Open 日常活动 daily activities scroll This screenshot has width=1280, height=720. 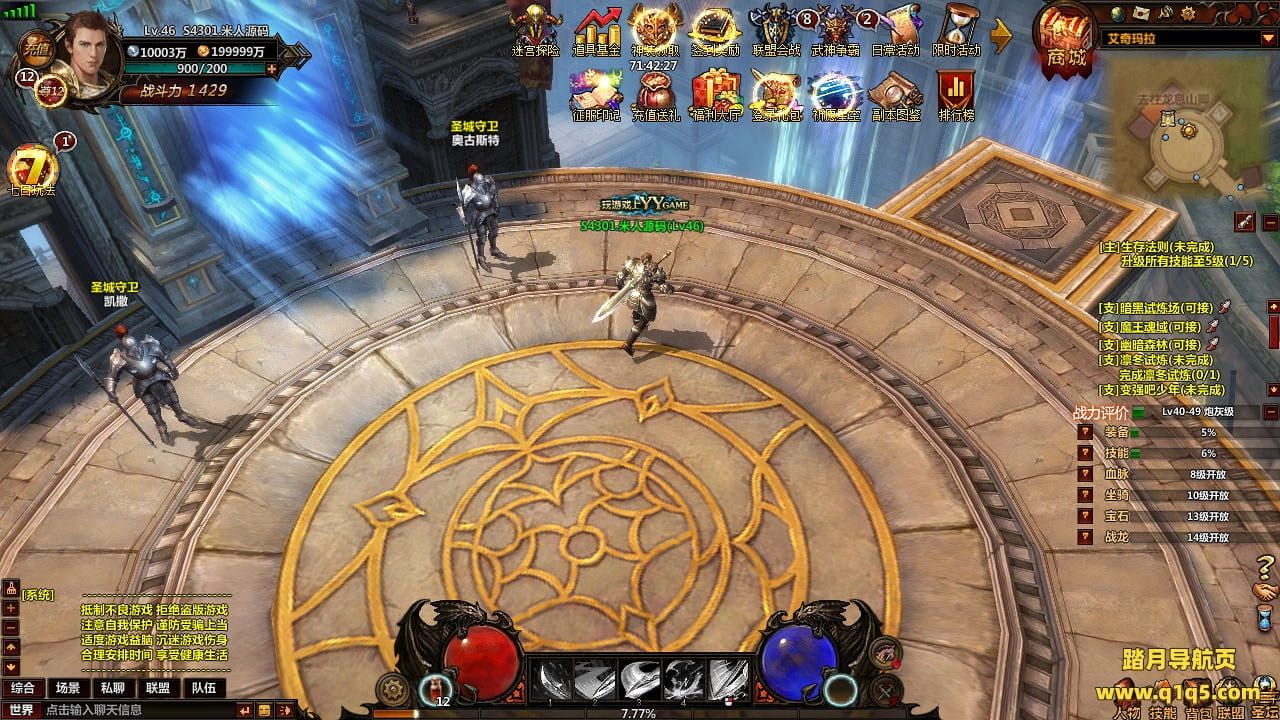click(x=895, y=28)
